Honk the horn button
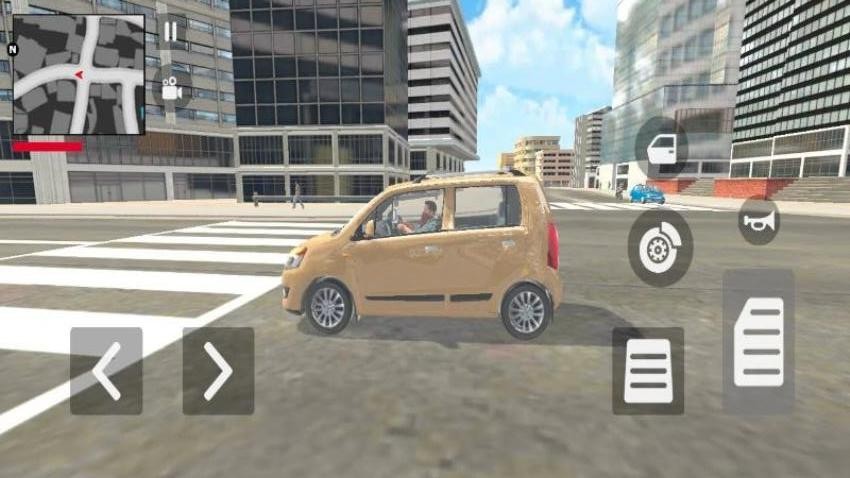850x478 pixels. click(x=758, y=220)
